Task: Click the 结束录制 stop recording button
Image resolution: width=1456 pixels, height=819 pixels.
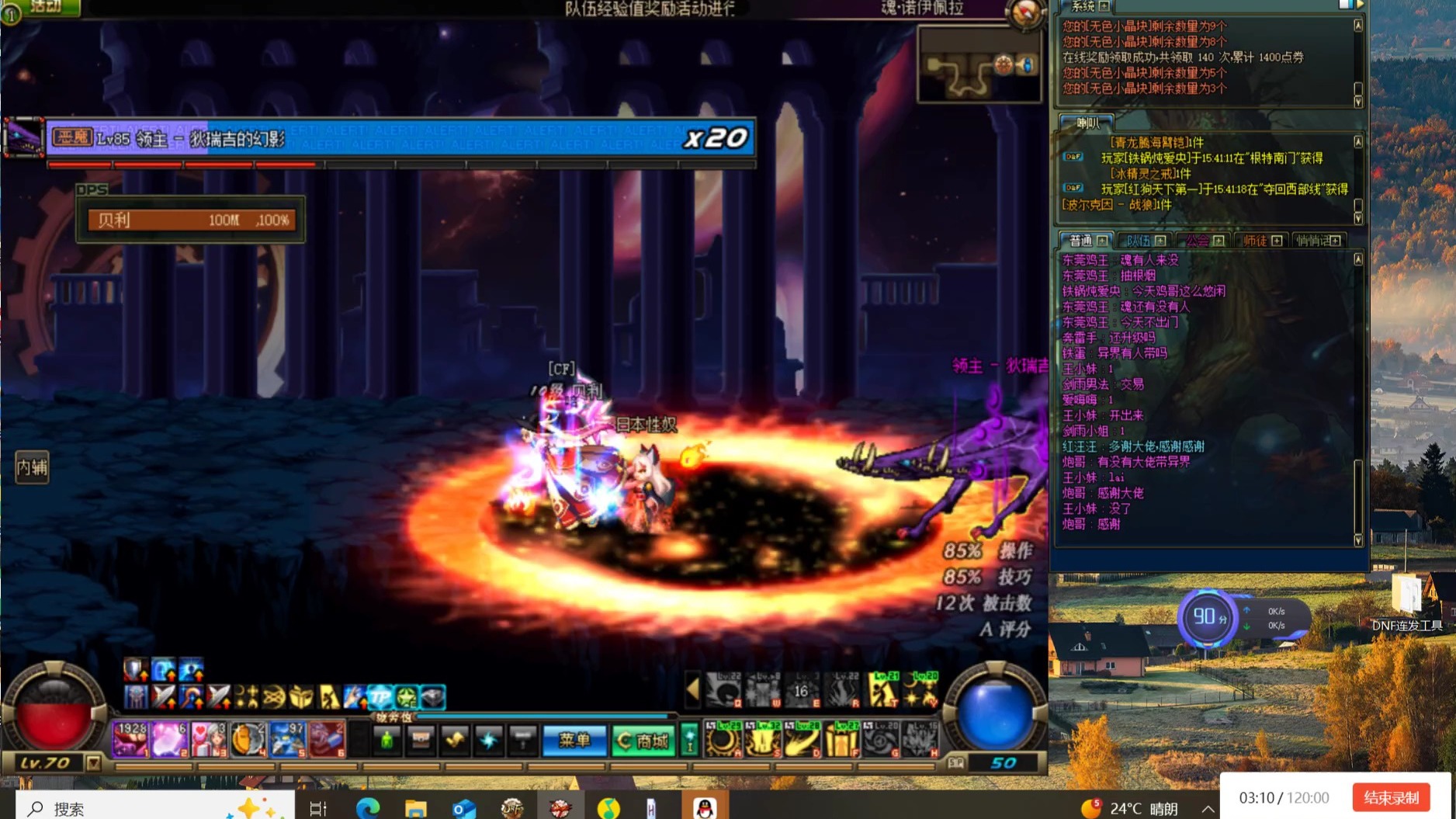Action: tap(1391, 797)
